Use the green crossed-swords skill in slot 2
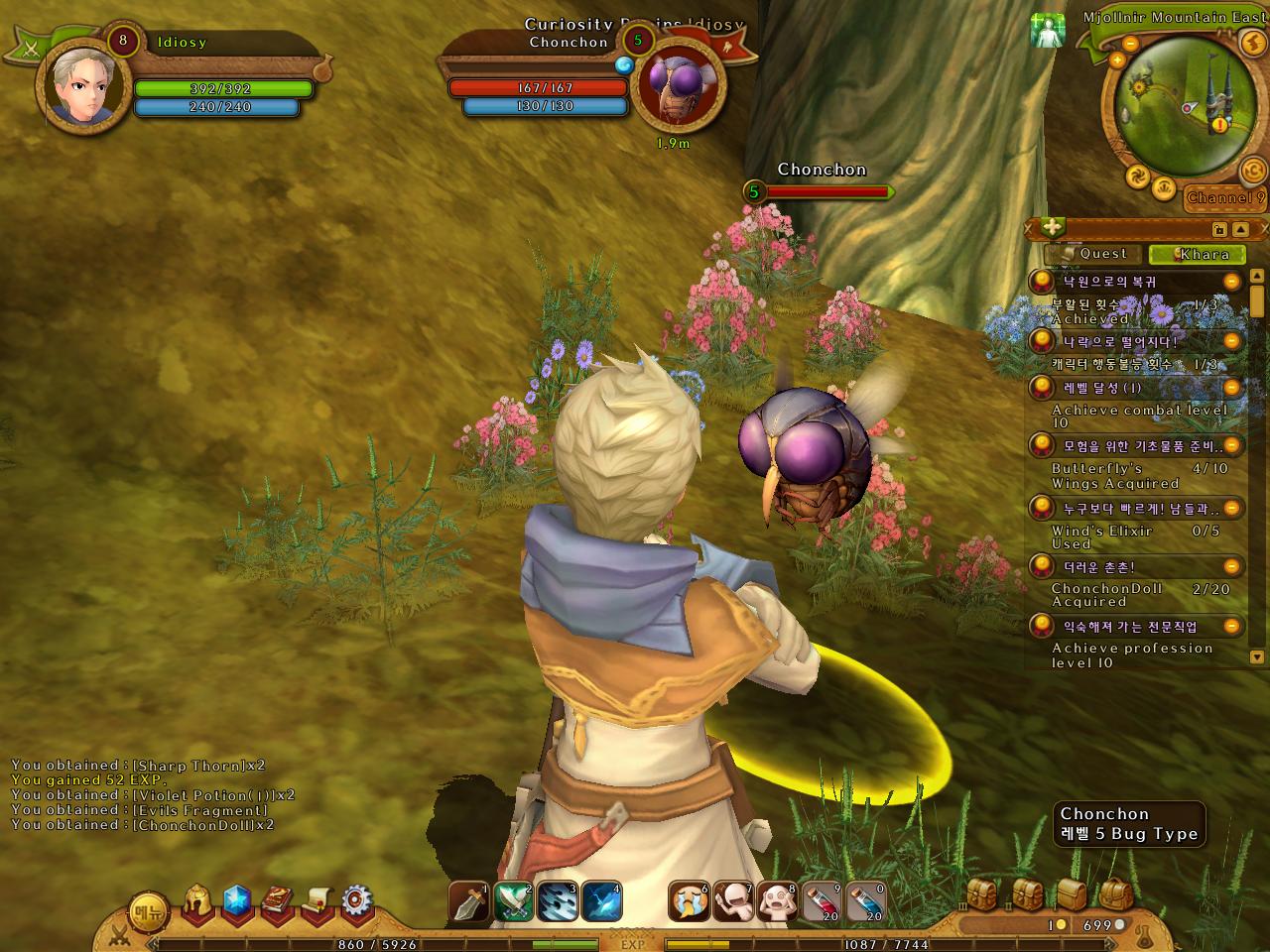 513,901
